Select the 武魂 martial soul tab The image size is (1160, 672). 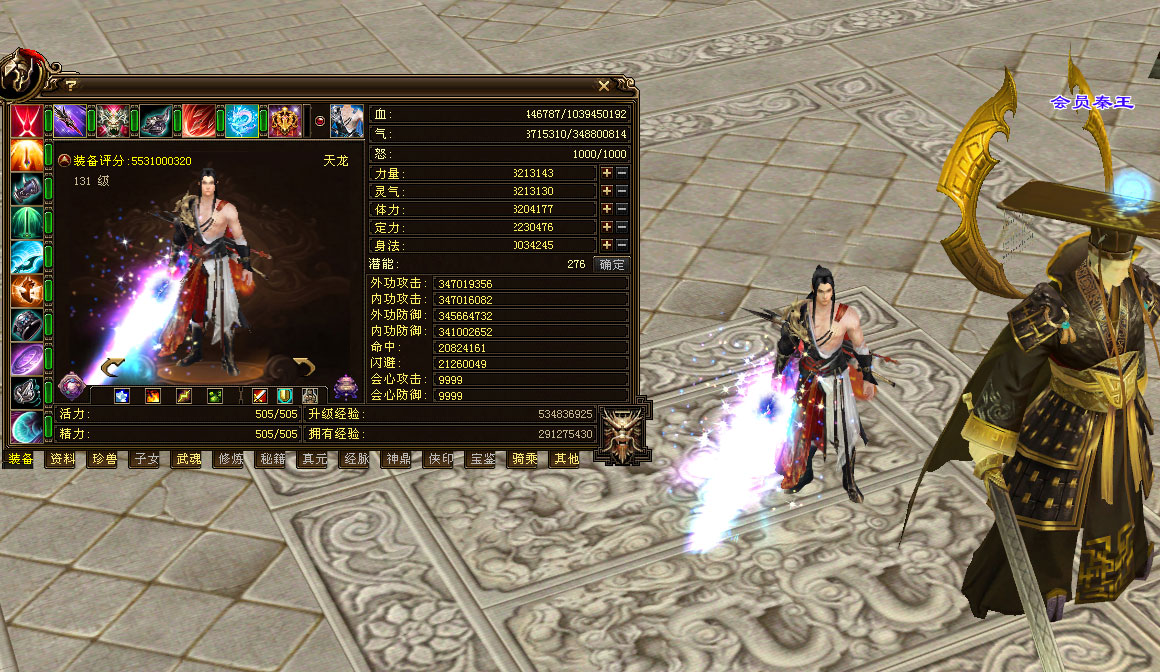pos(189,460)
